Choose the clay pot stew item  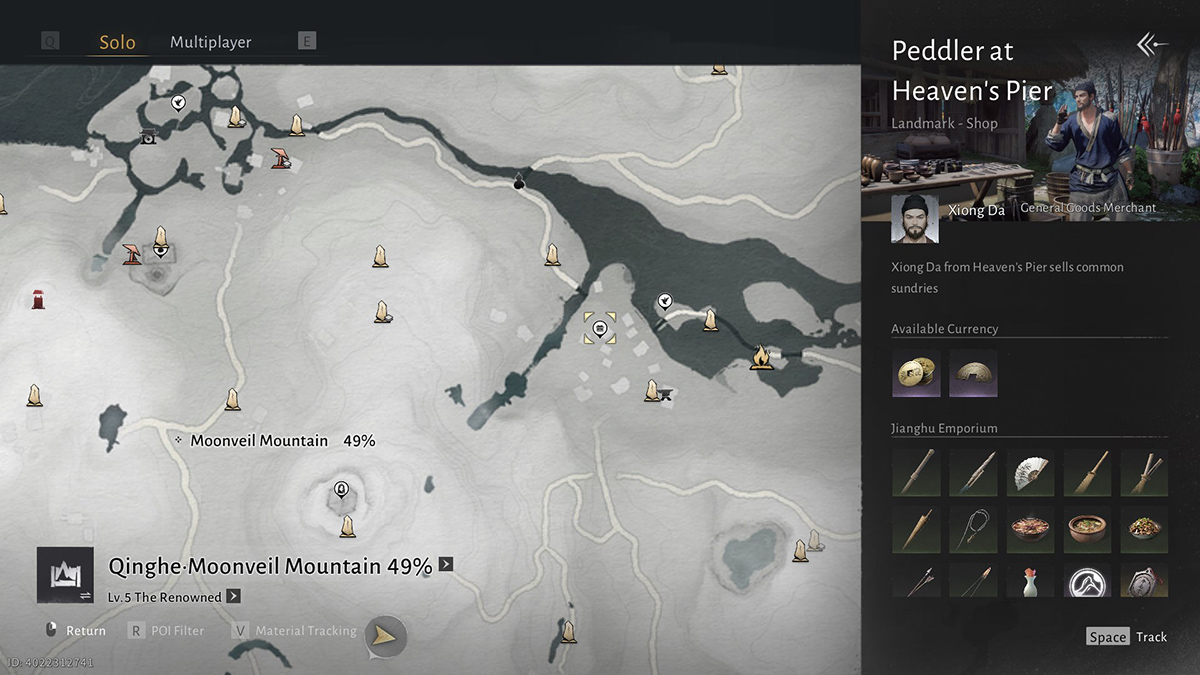point(1087,529)
